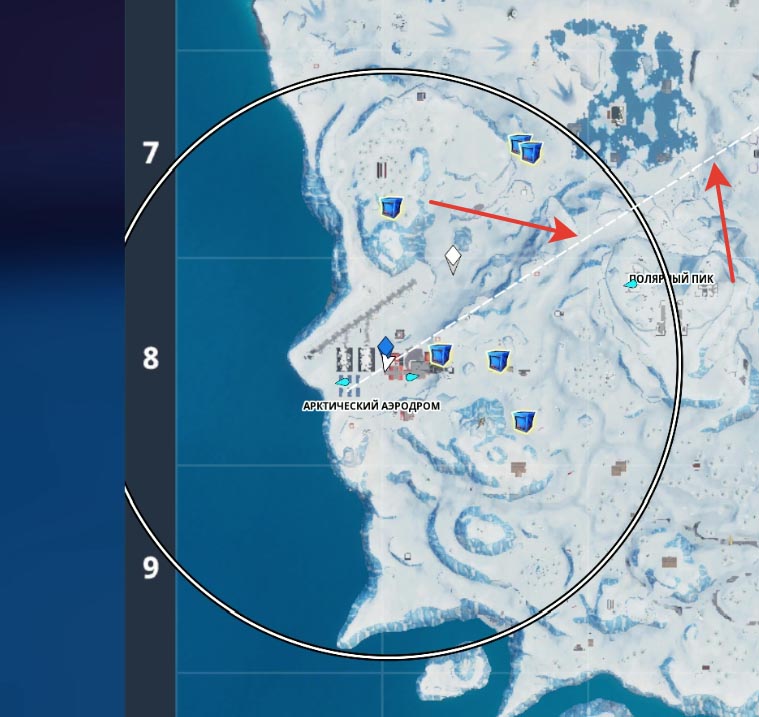Viewport: 759px width, 717px height.
Task: Click the ПОЛЯРНЫЙ ПИК location label
Action: (672, 279)
